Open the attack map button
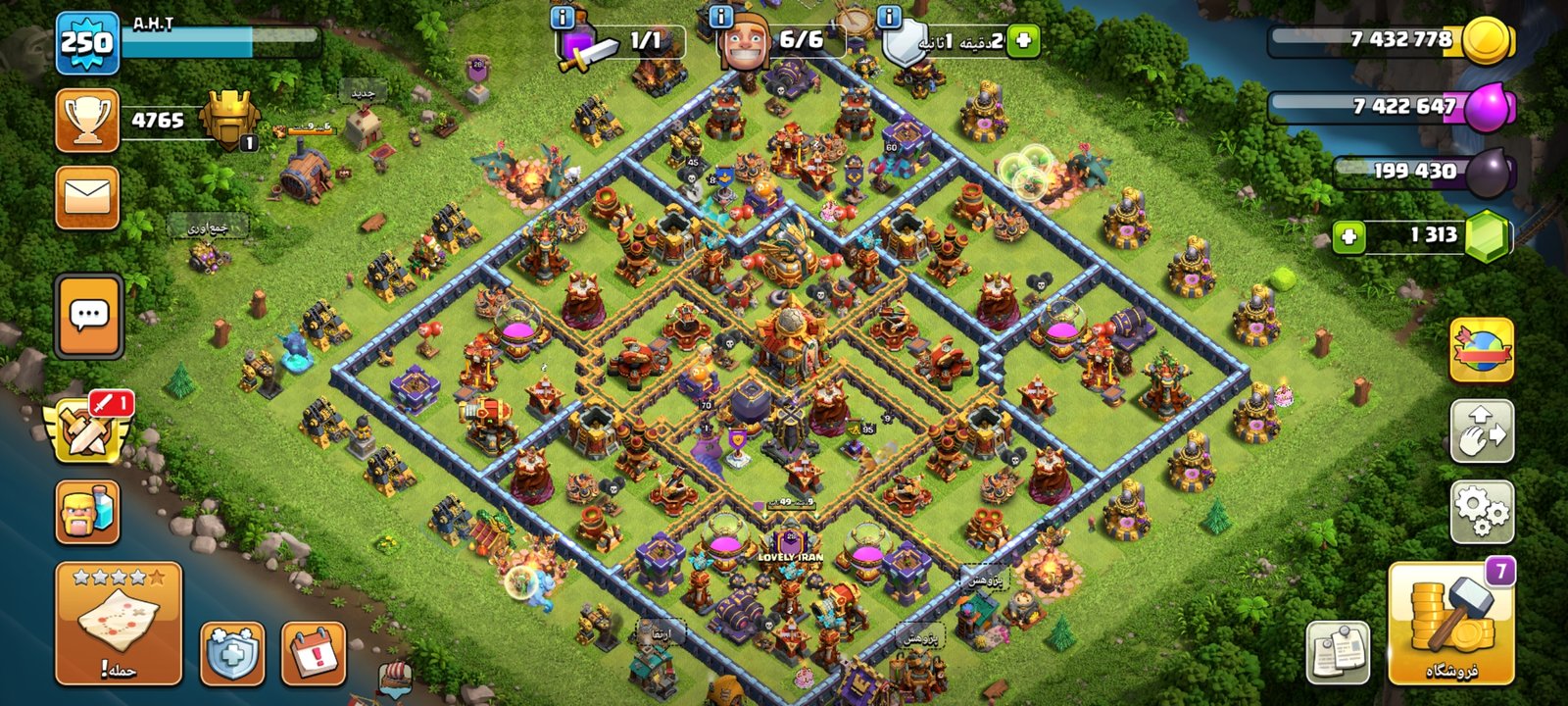Viewport: 1568px width, 706px height. 119,623
